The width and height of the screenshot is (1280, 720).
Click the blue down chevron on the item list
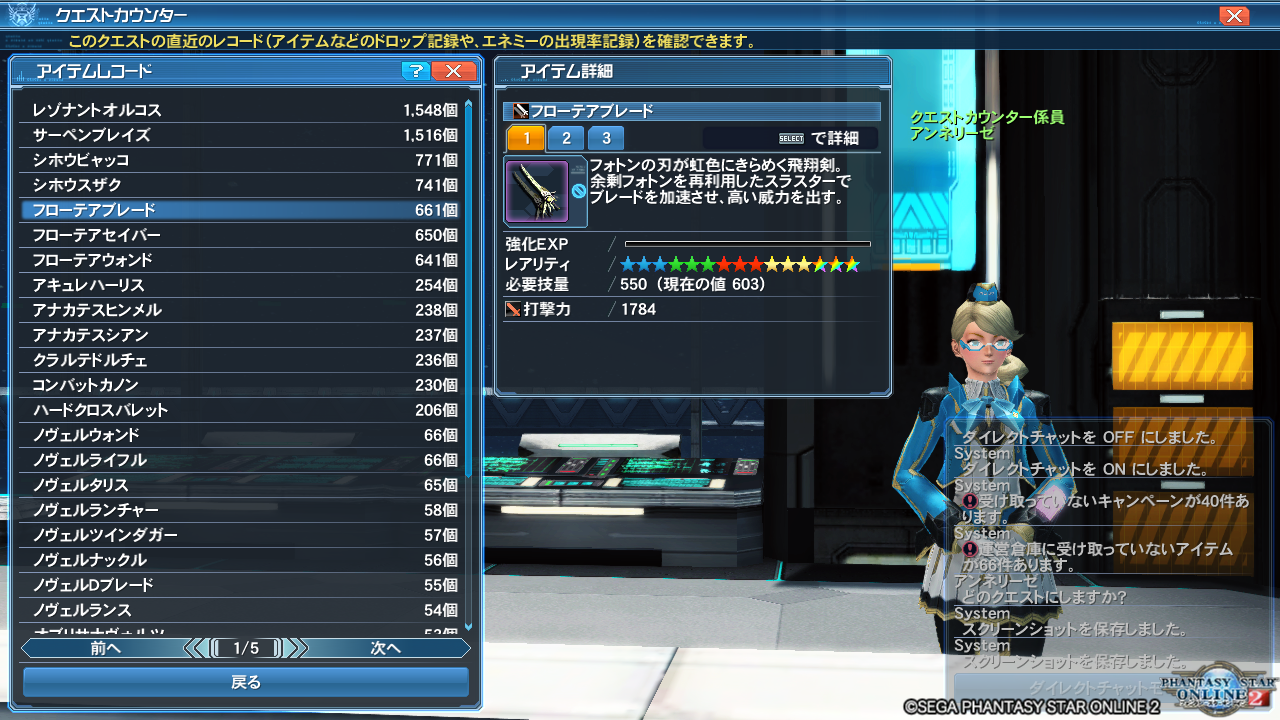click(x=469, y=625)
